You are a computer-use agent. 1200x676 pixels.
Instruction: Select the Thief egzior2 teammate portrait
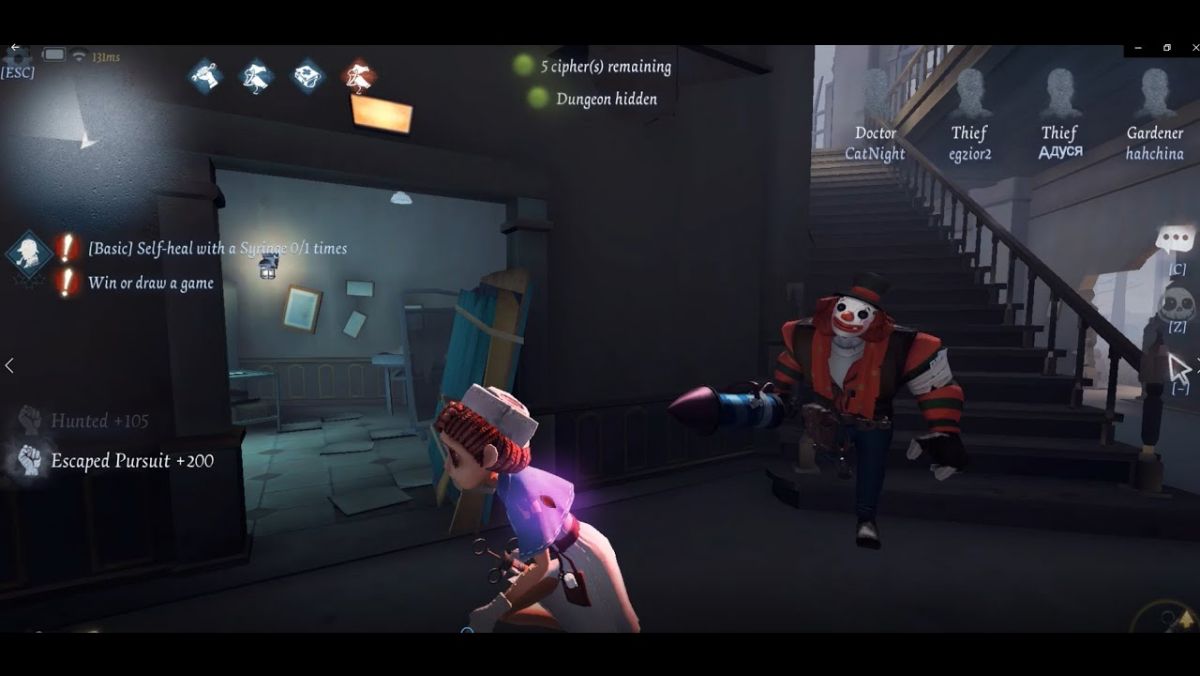click(969, 95)
